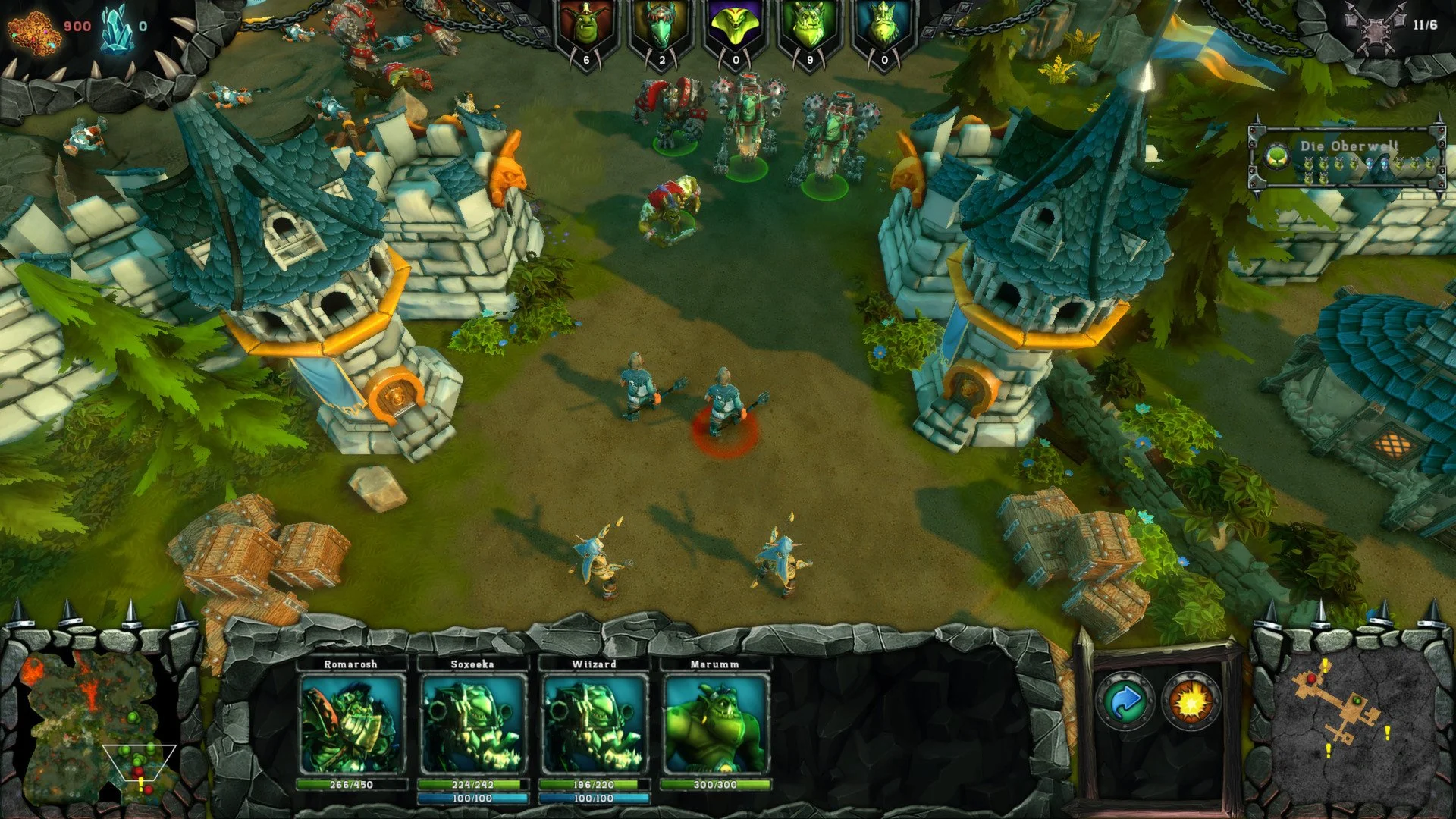The height and width of the screenshot is (819, 1456).
Task: Click a yellow exclamation mark on the map
Action: [1388, 732]
